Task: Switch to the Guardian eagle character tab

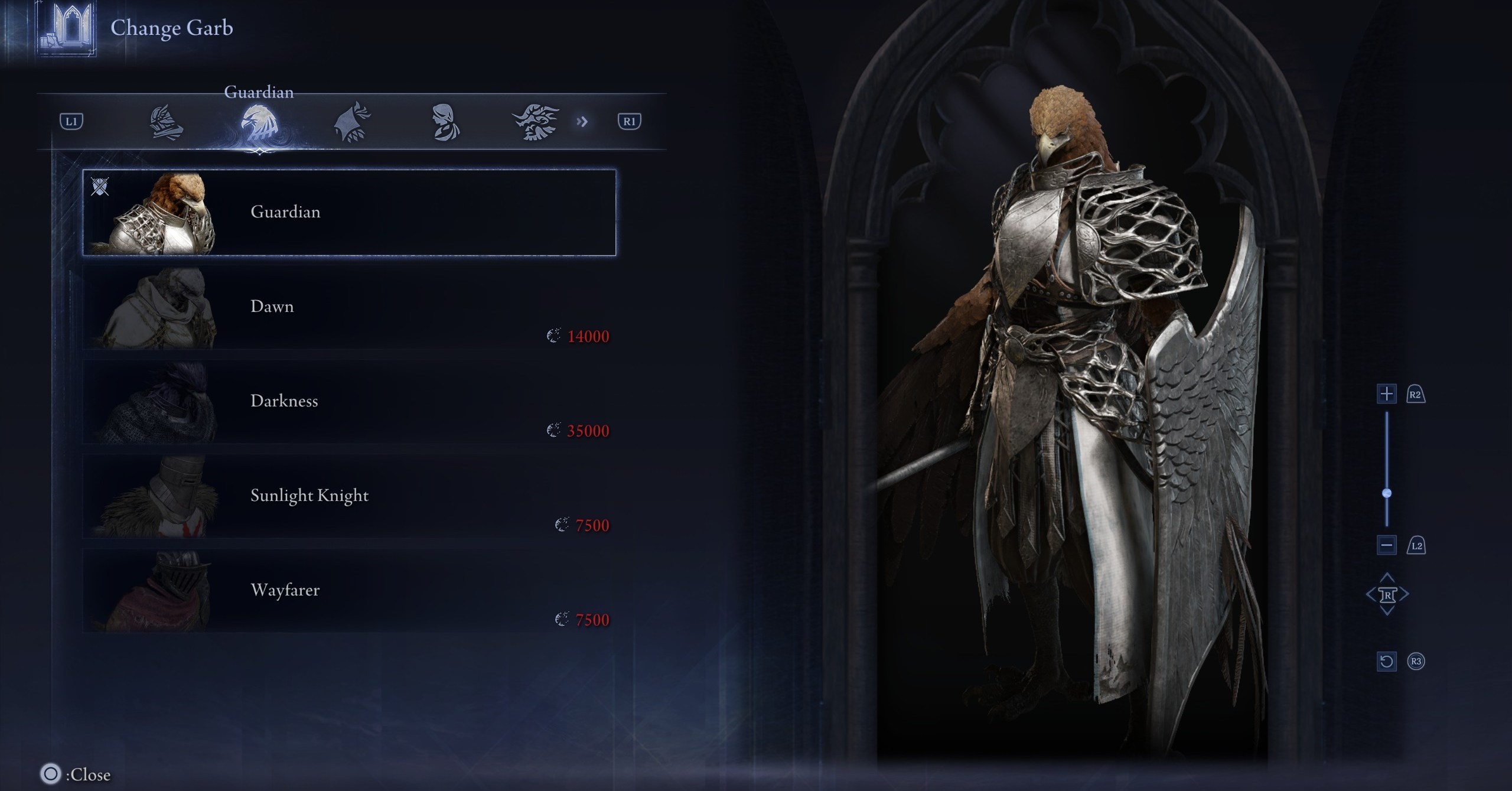Action: tap(259, 122)
